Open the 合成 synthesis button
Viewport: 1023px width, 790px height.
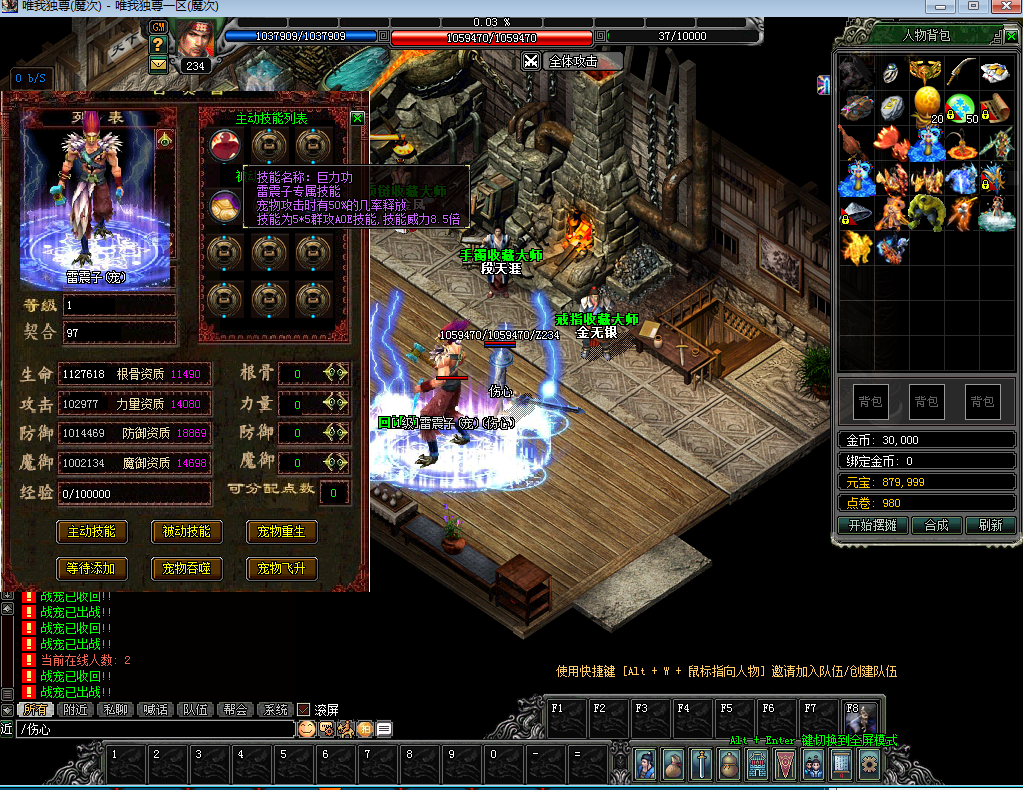(936, 525)
